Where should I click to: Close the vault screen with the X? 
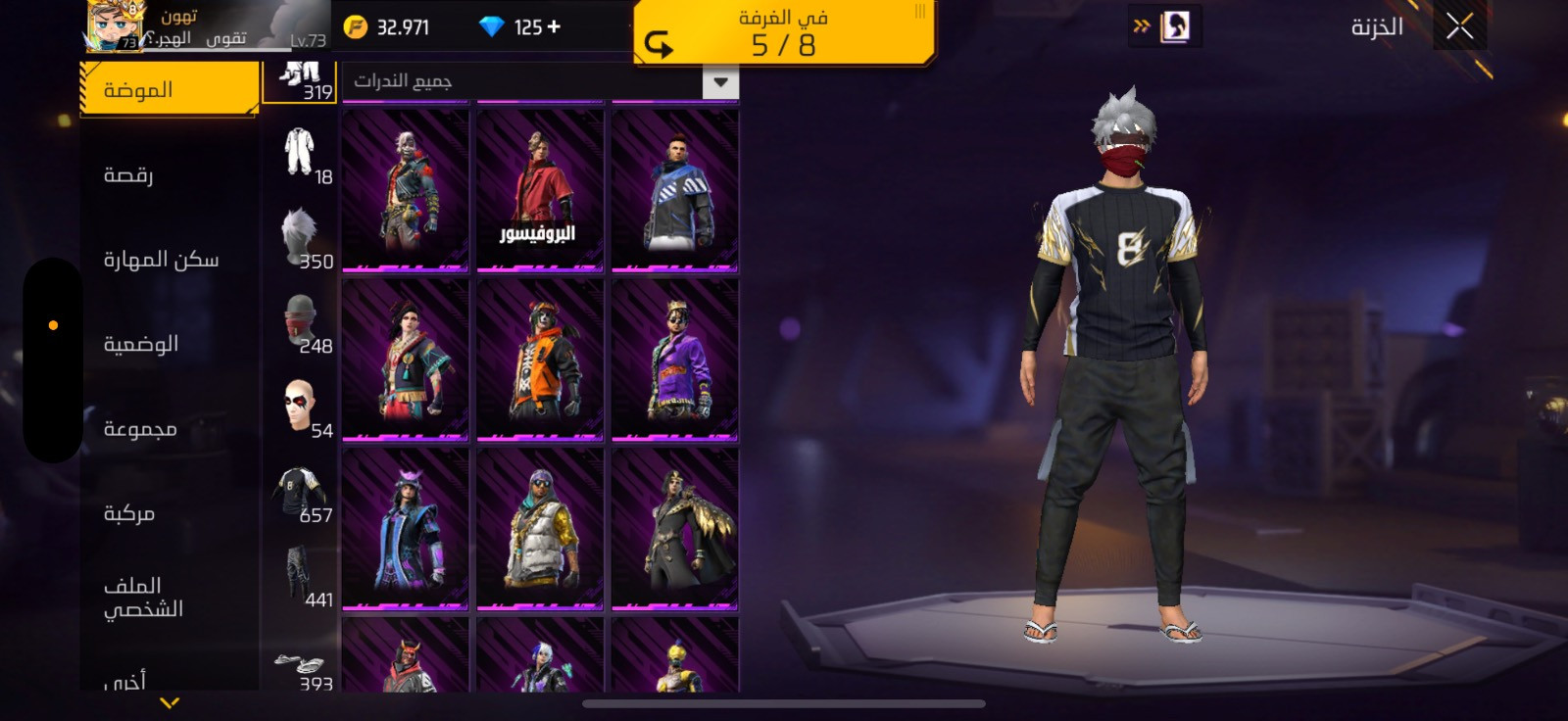coord(1459,26)
